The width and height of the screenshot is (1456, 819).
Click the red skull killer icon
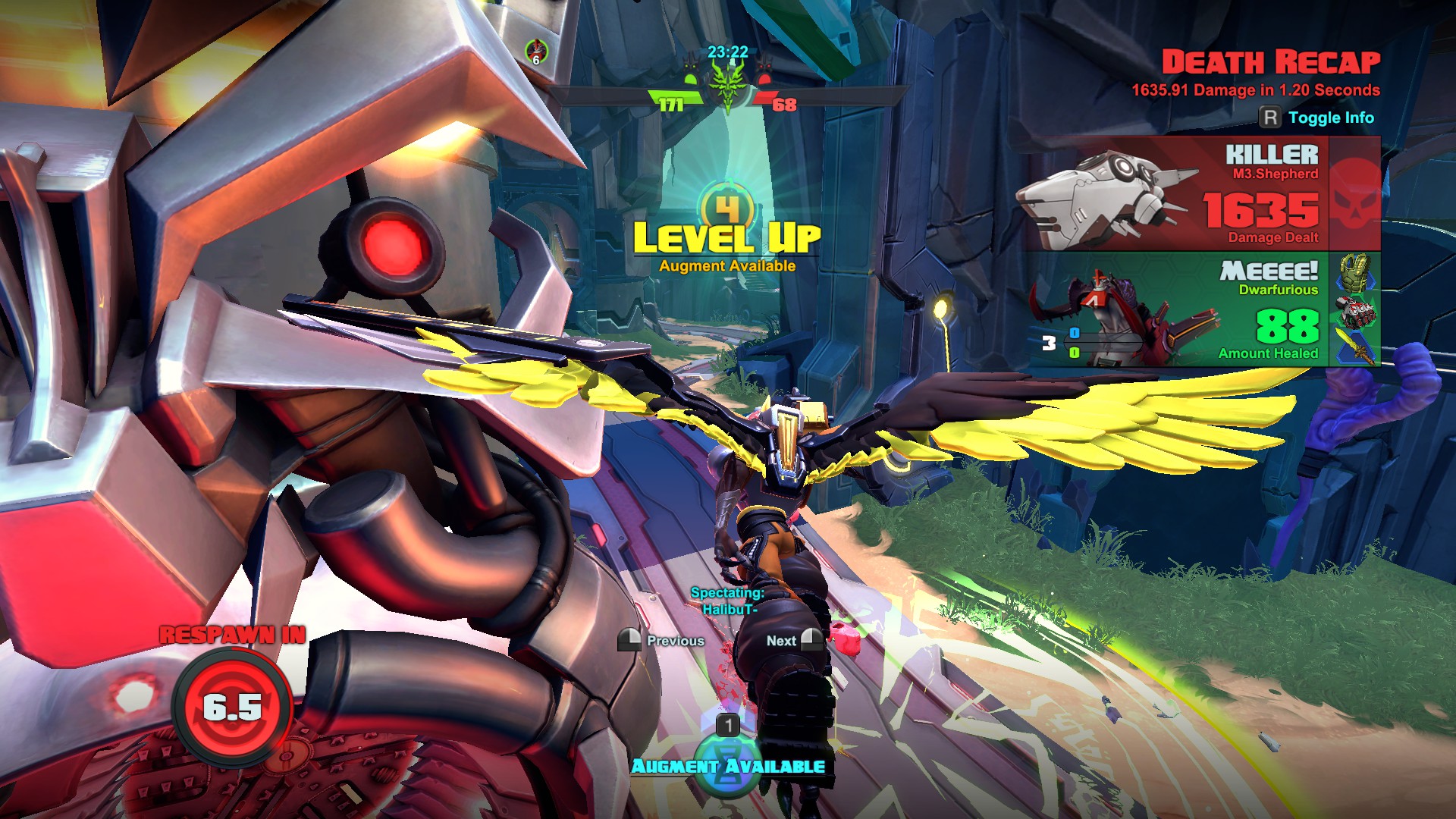click(1354, 194)
